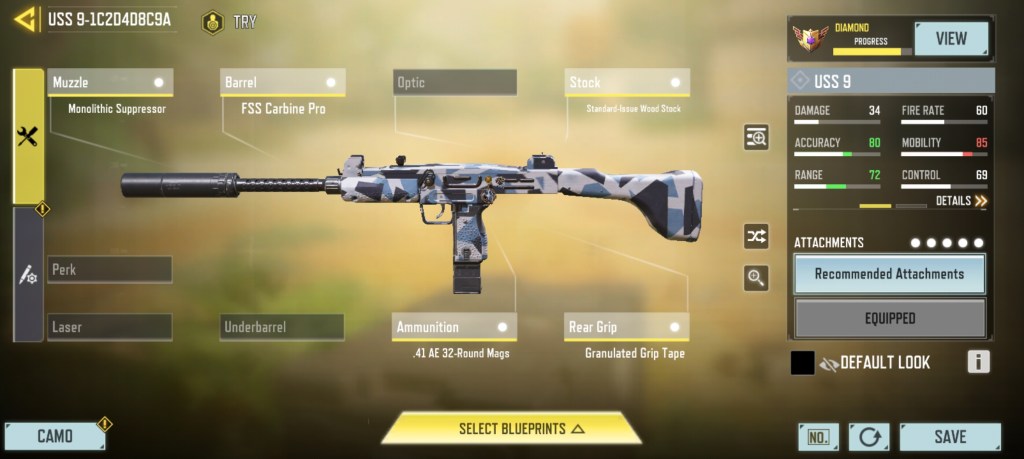Click the shuffle arrows icon

tap(756, 236)
